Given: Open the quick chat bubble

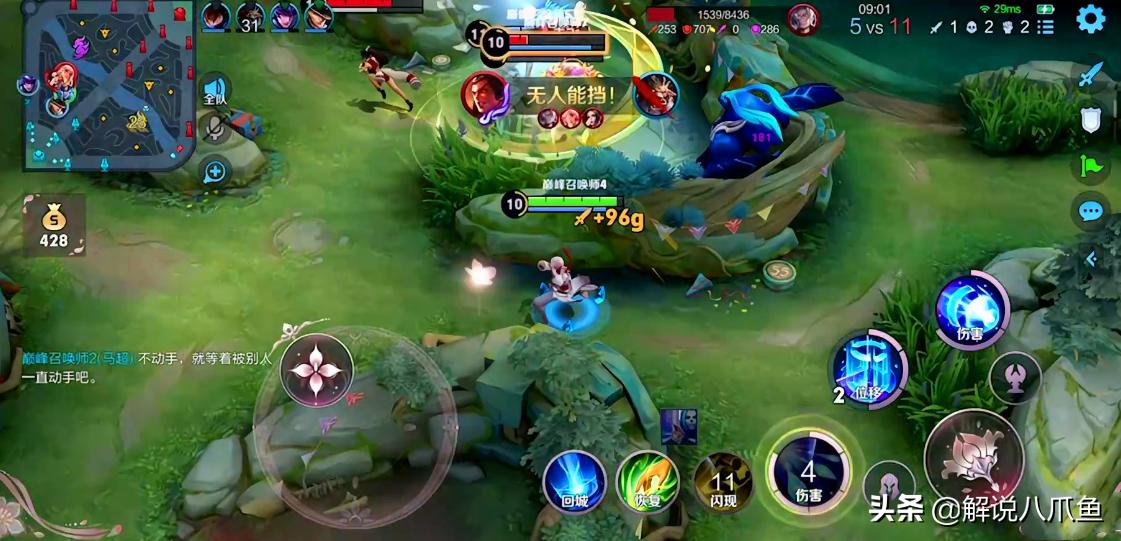Looking at the screenshot, I should coord(1090,211).
